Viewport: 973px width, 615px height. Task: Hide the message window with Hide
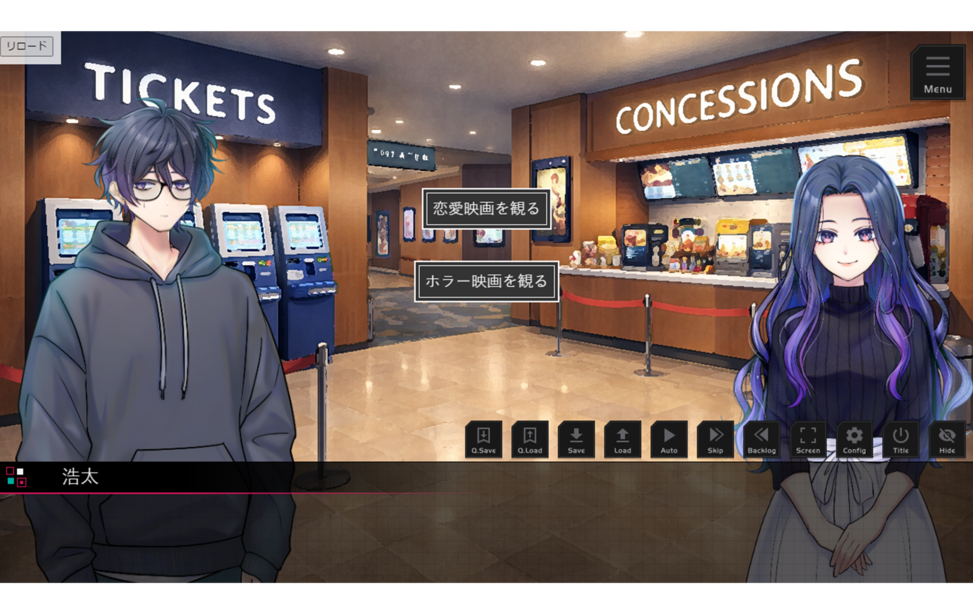tap(947, 440)
